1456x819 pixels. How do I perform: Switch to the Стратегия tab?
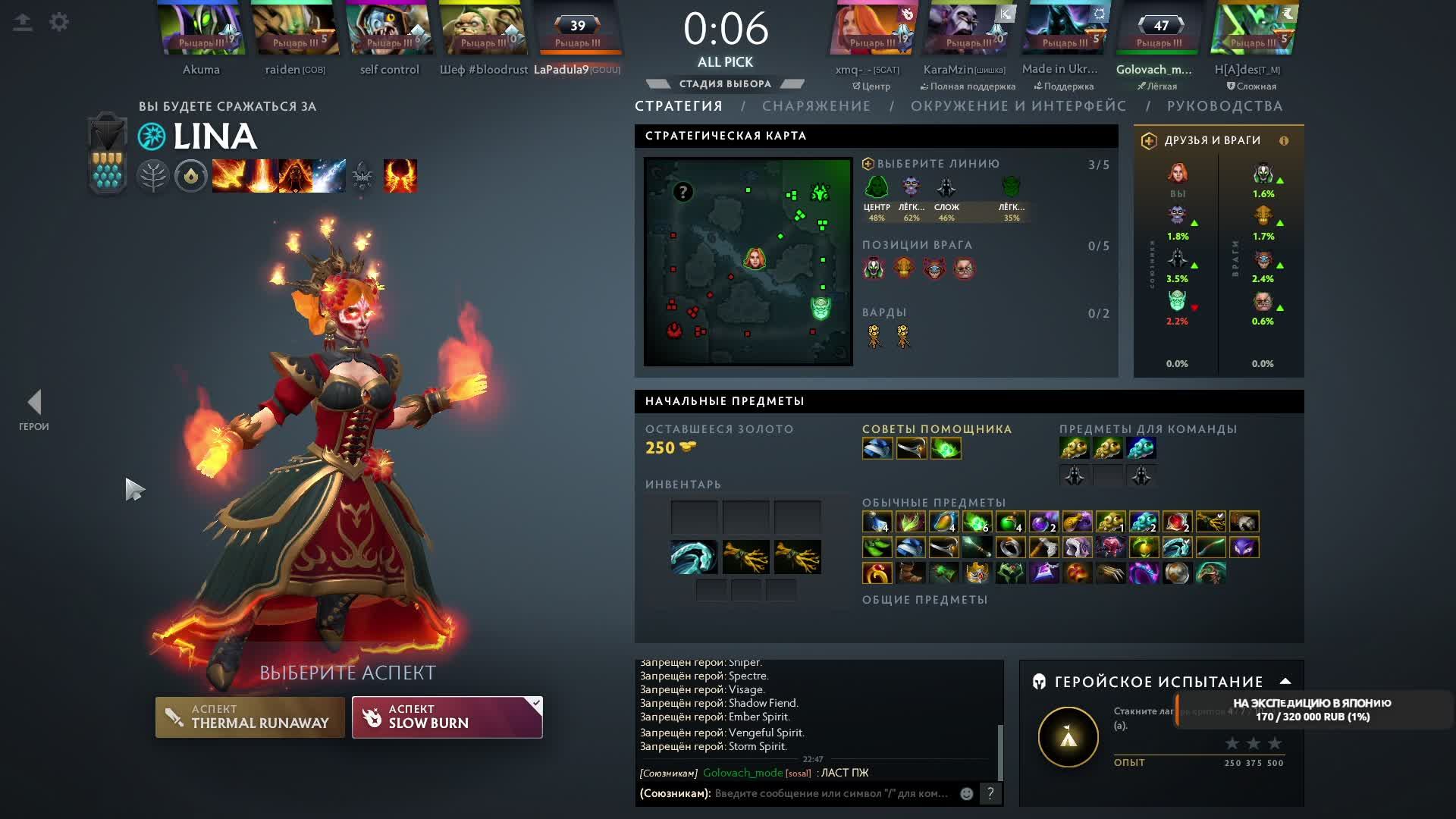coord(678,106)
